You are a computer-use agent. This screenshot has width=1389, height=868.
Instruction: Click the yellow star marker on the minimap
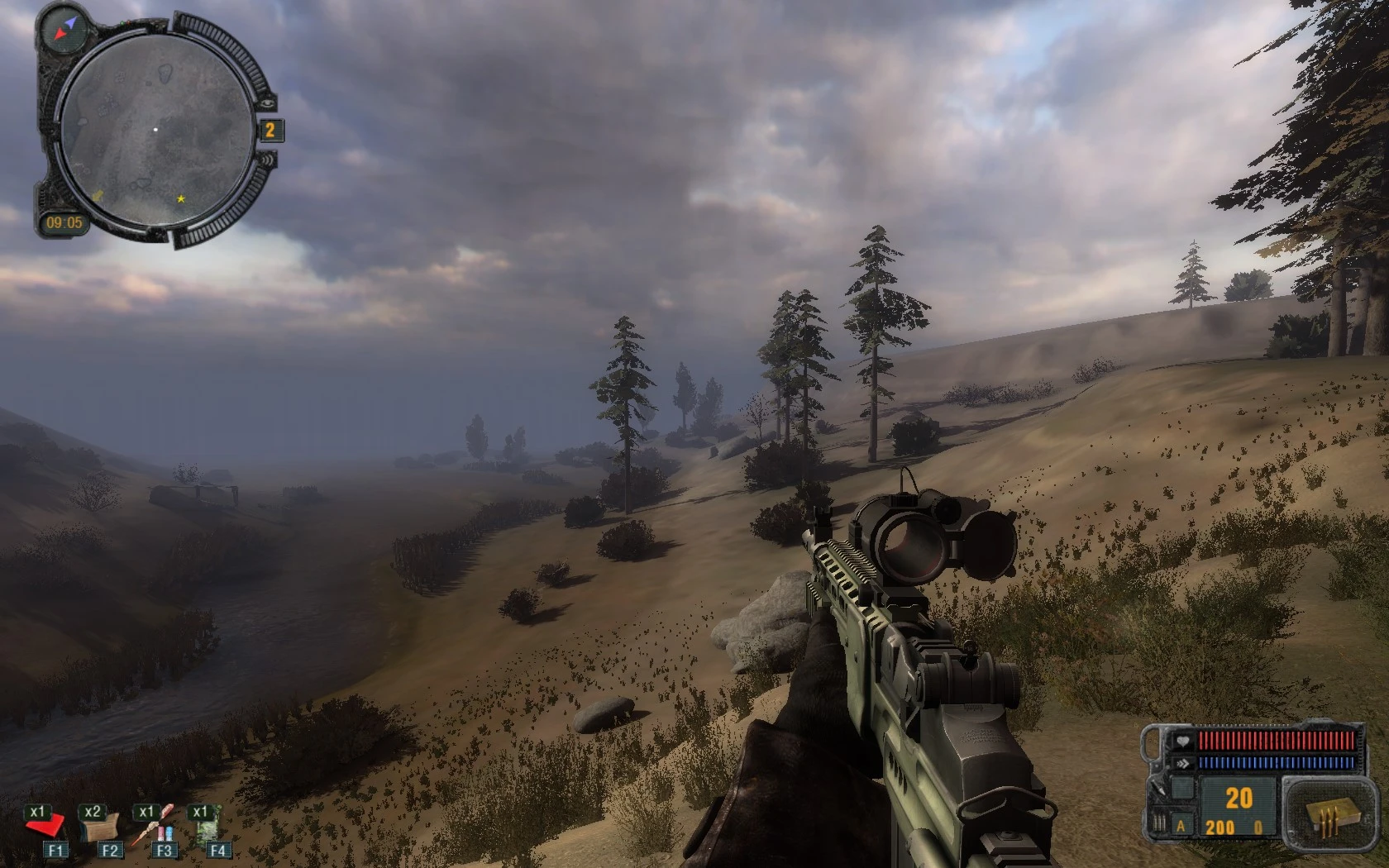click(x=180, y=198)
